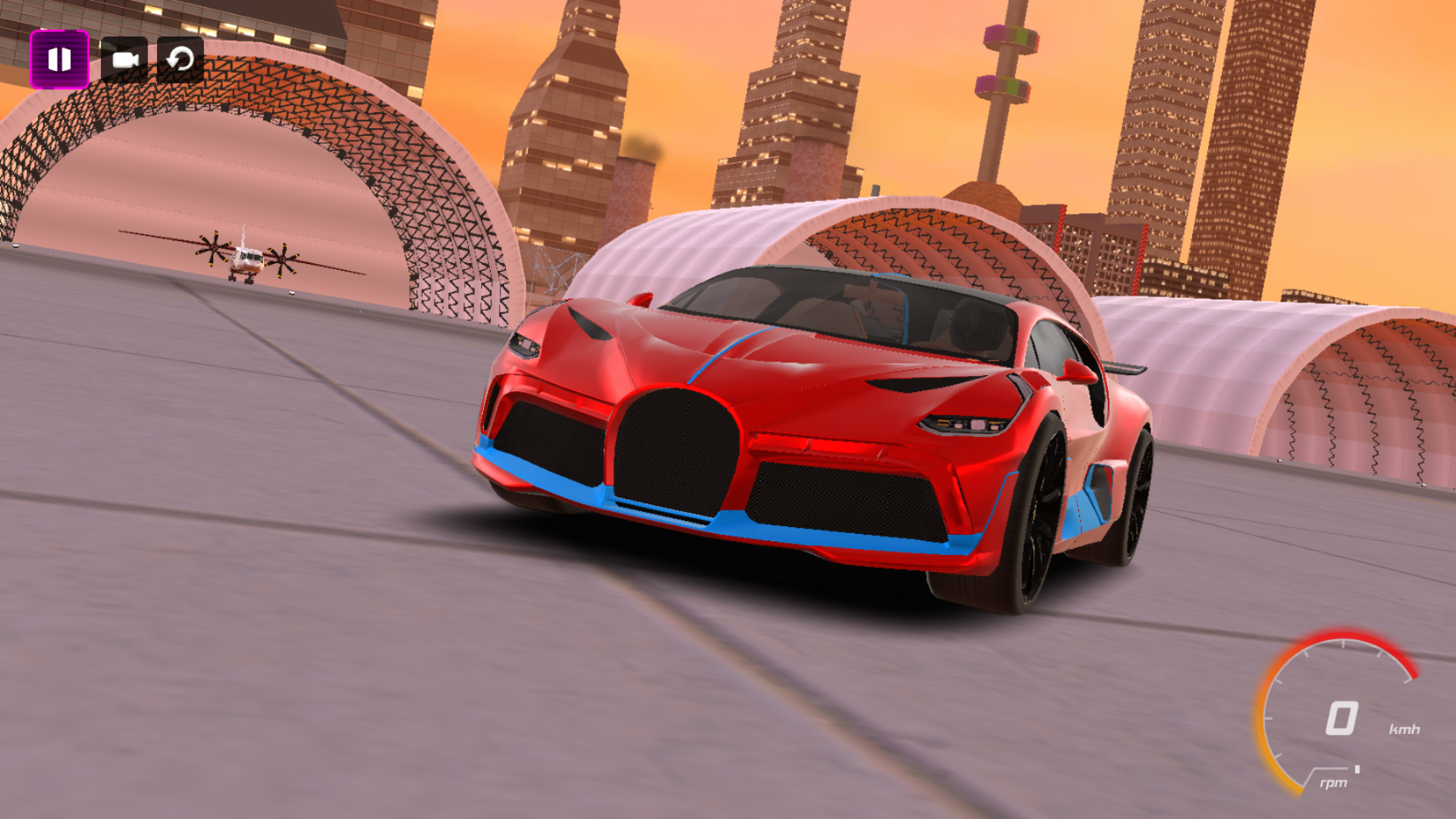Tap the respawn icon in the top bar
The height and width of the screenshot is (819, 1456).
tap(181, 59)
